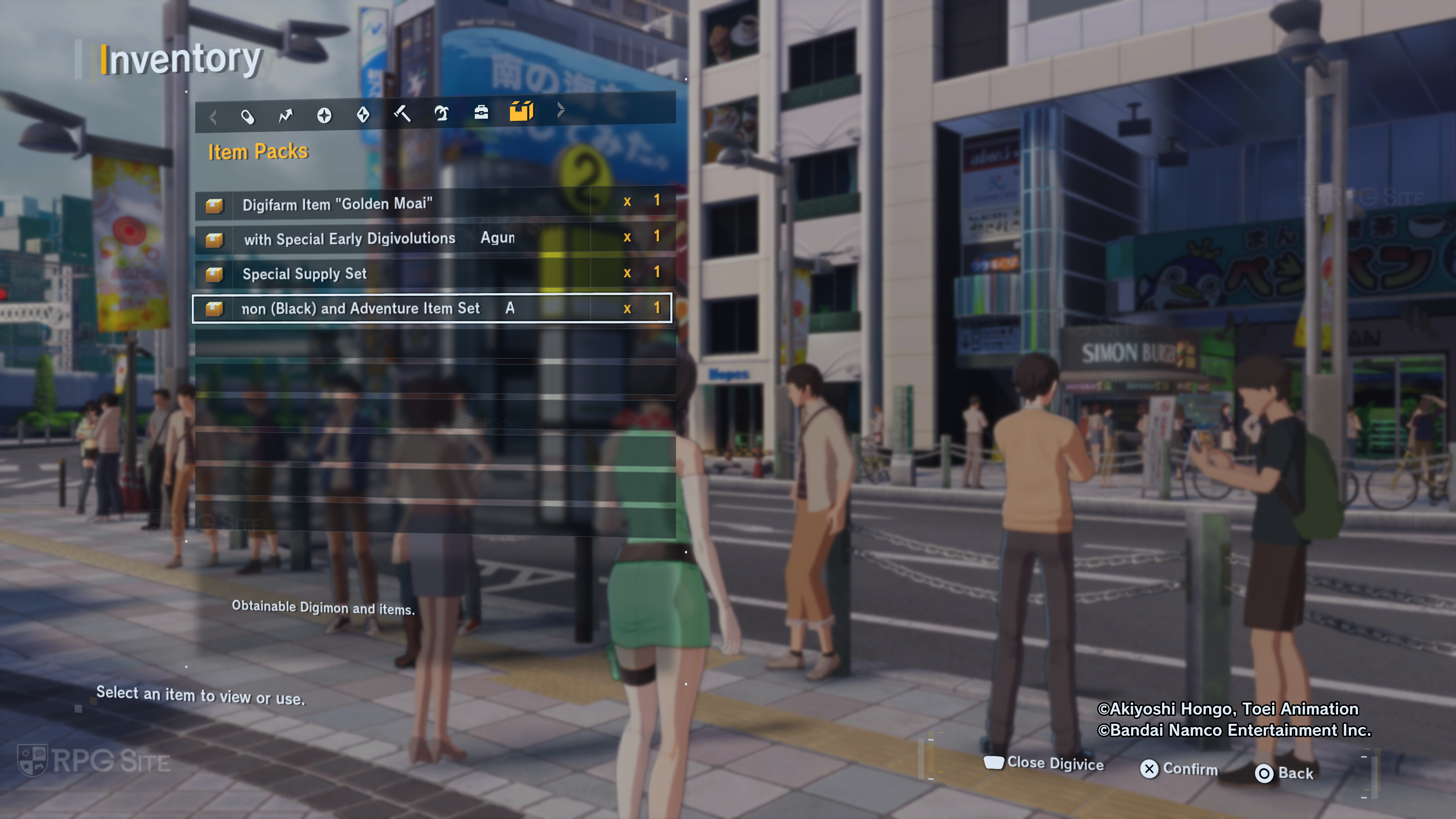Switch to the toolbox category tab
This screenshot has height=819, width=1456.
point(481,113)
